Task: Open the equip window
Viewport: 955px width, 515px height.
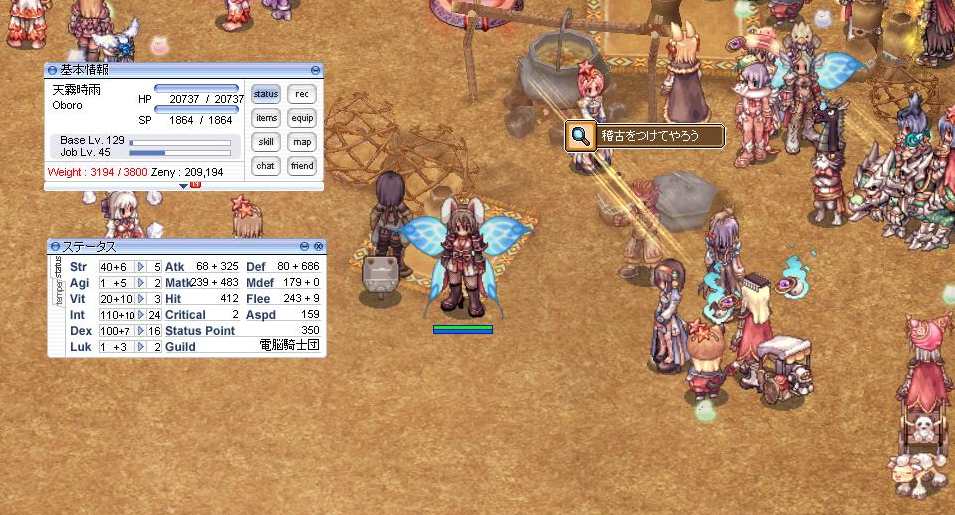Action: tap(301, 118)
